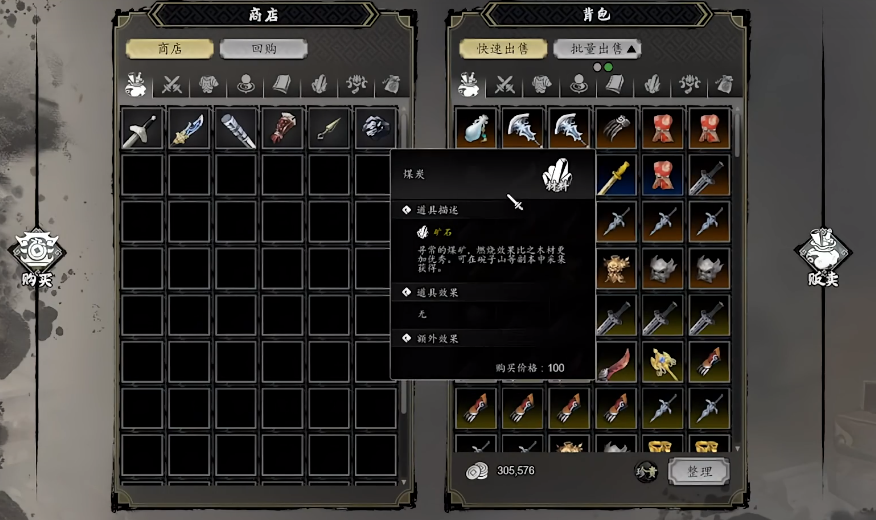
Task: Open the 批量出售 bulk sell dropdown
Action: tap(598, 49)
